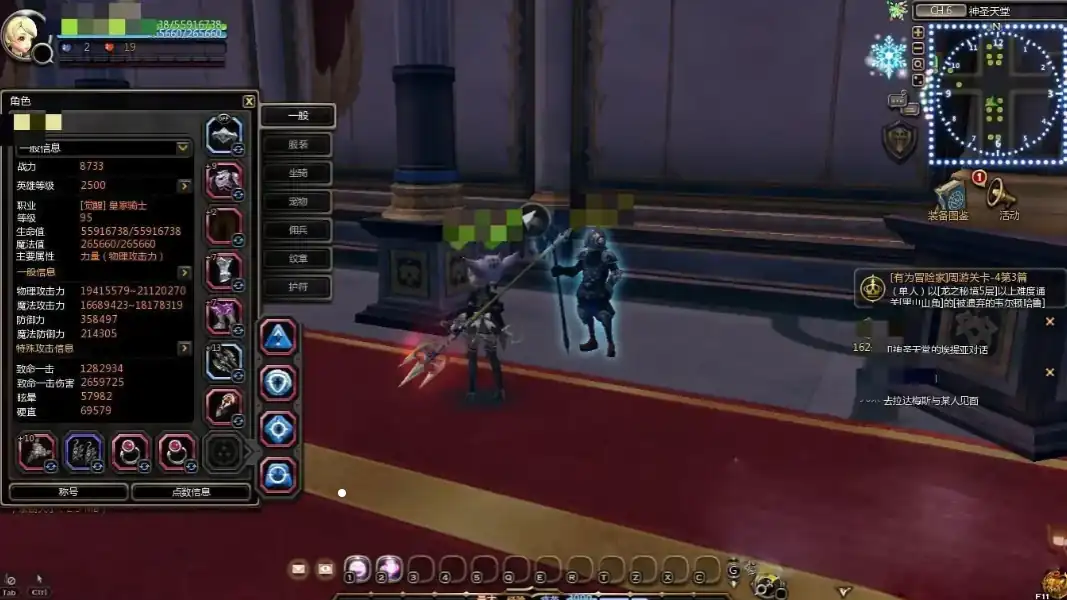Switch to the 一般 tab

pos(297,116)
